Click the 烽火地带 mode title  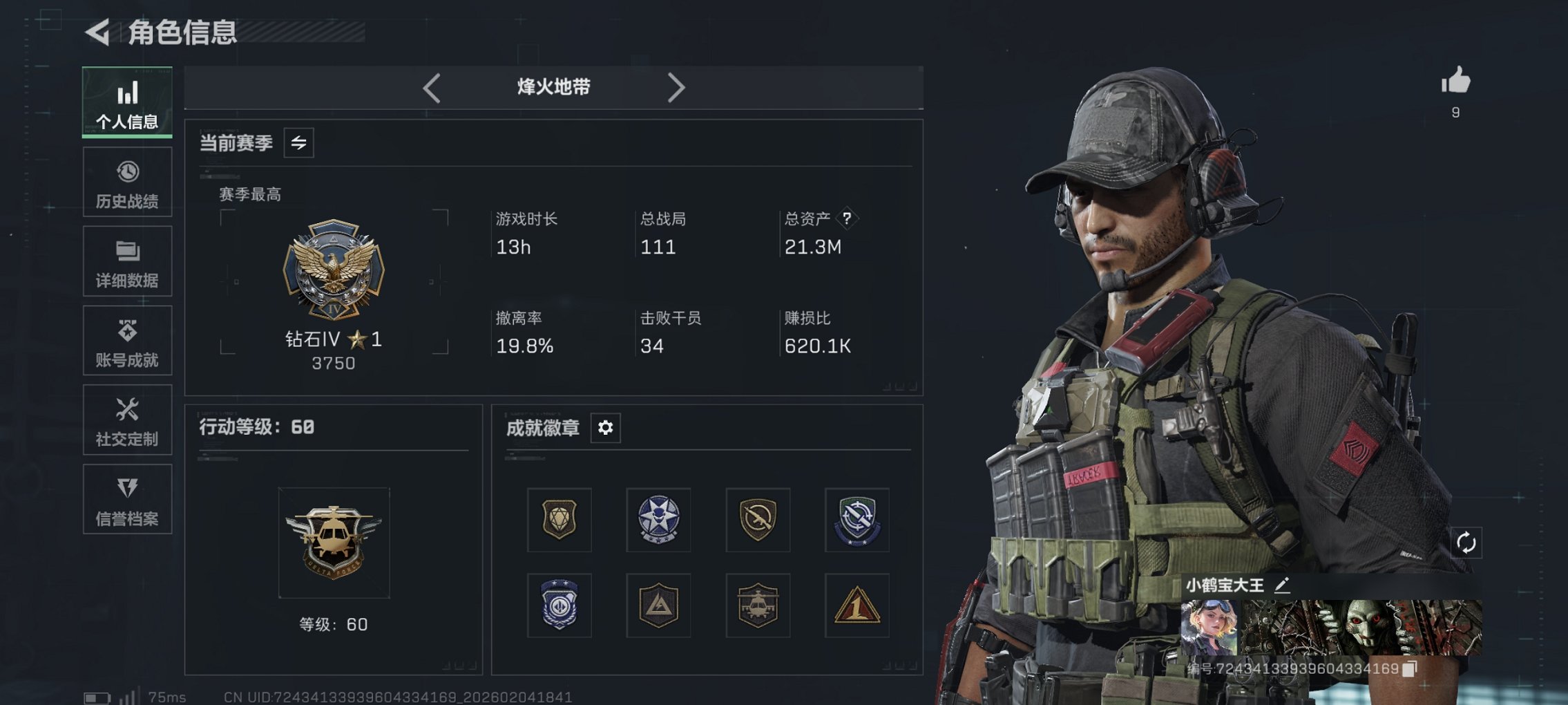pos(553,87)
